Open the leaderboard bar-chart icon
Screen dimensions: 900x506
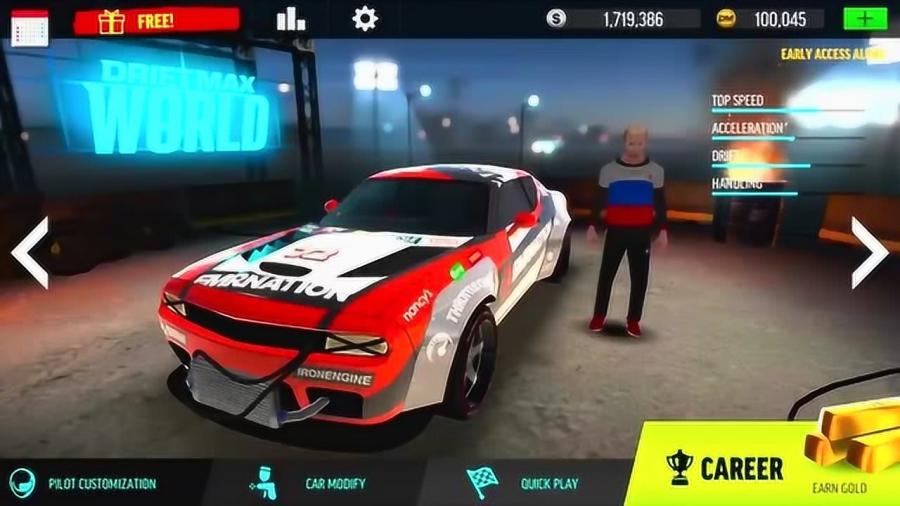pyautogui.click(x=291, y=19)
